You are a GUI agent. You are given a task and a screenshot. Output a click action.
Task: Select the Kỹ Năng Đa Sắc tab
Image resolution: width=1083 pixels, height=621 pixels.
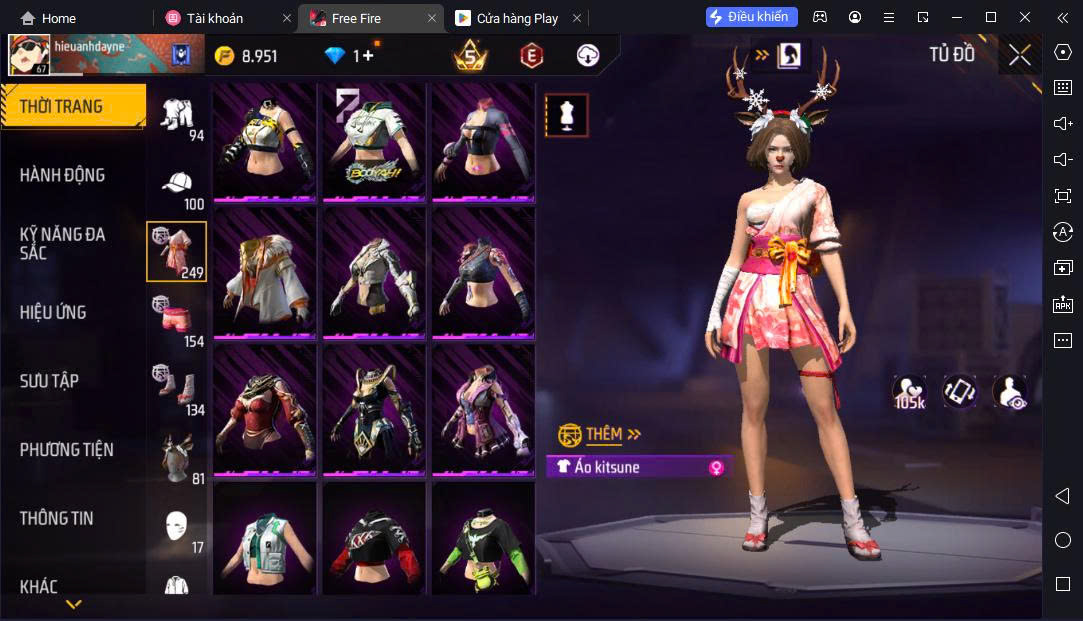(62, 243)
